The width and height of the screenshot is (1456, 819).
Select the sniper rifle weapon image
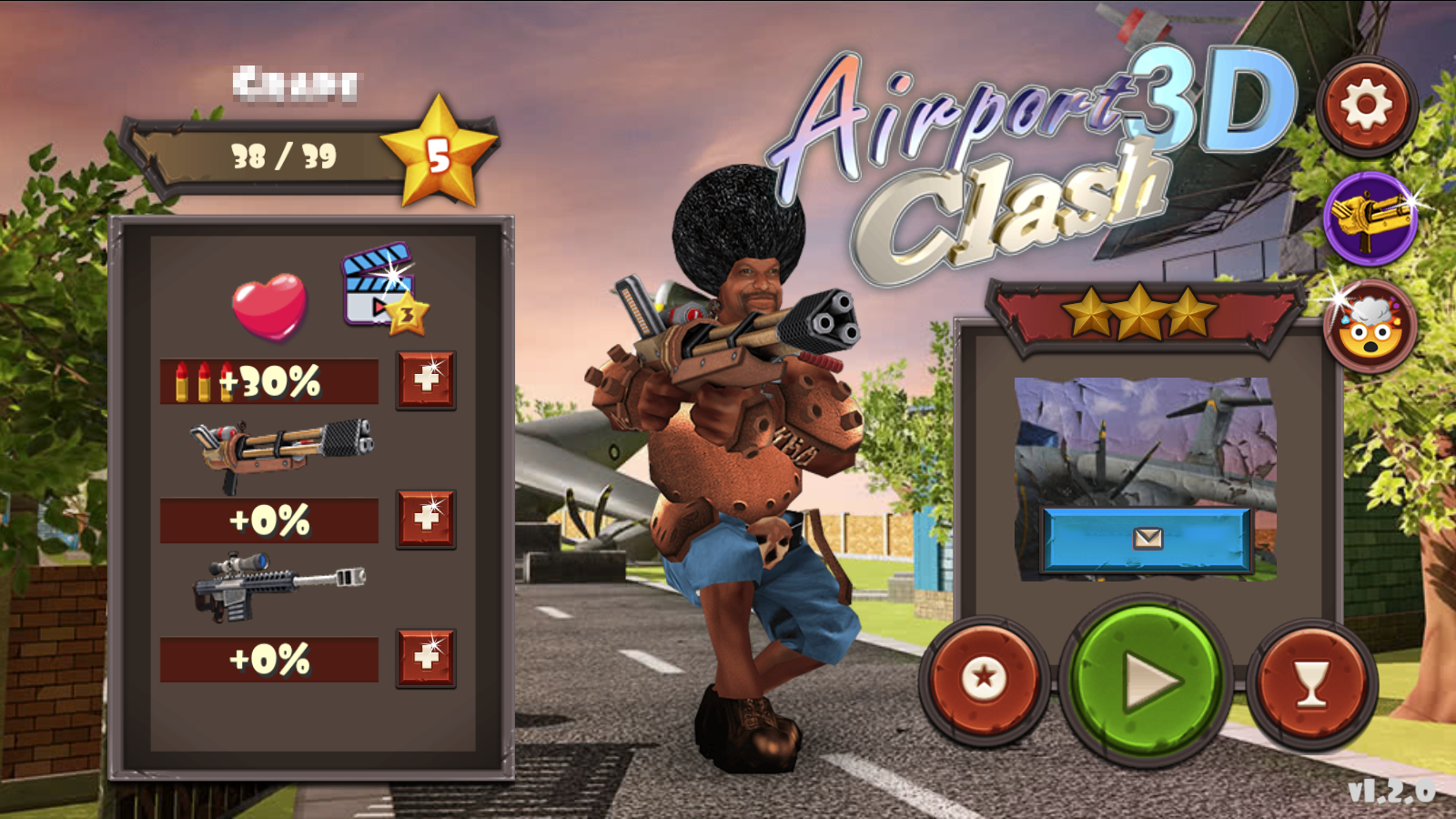click(x=273, y=587)
